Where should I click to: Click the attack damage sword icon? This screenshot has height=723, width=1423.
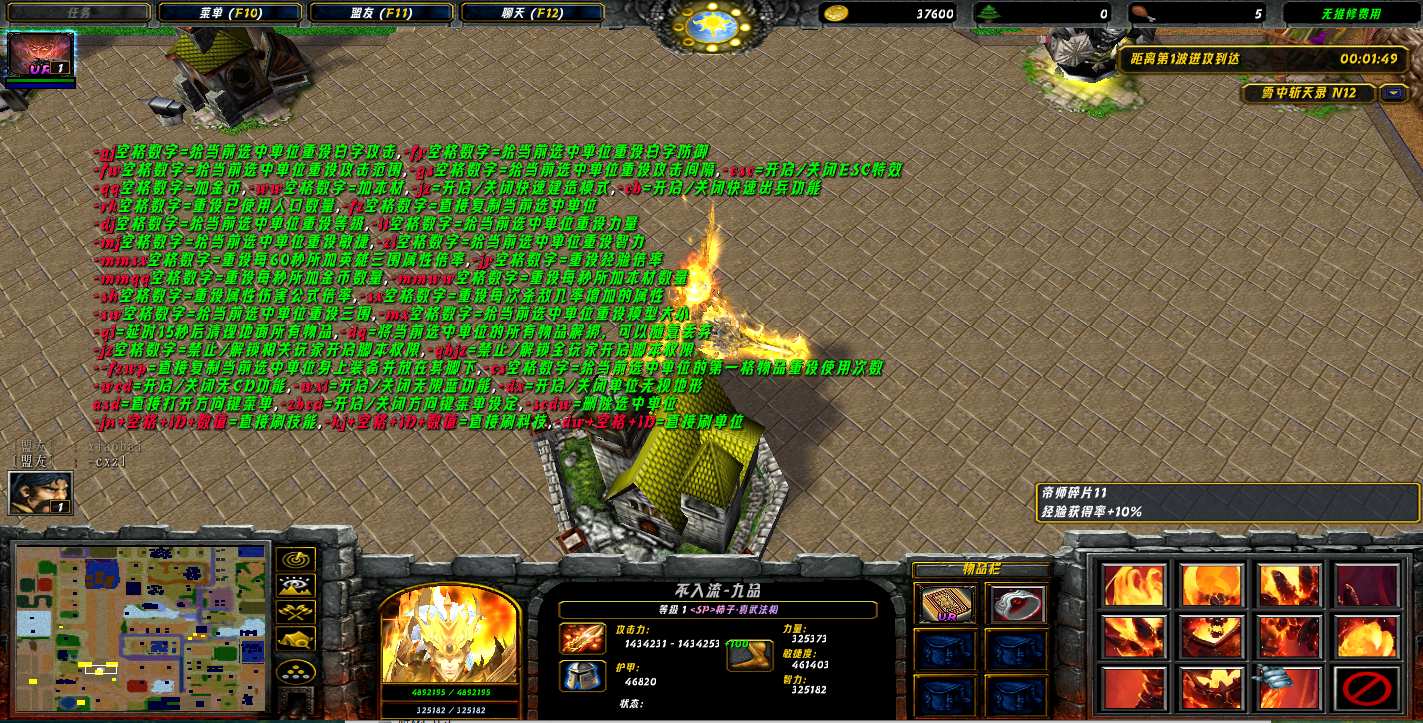pyautogui.click(x=582, y=639)
